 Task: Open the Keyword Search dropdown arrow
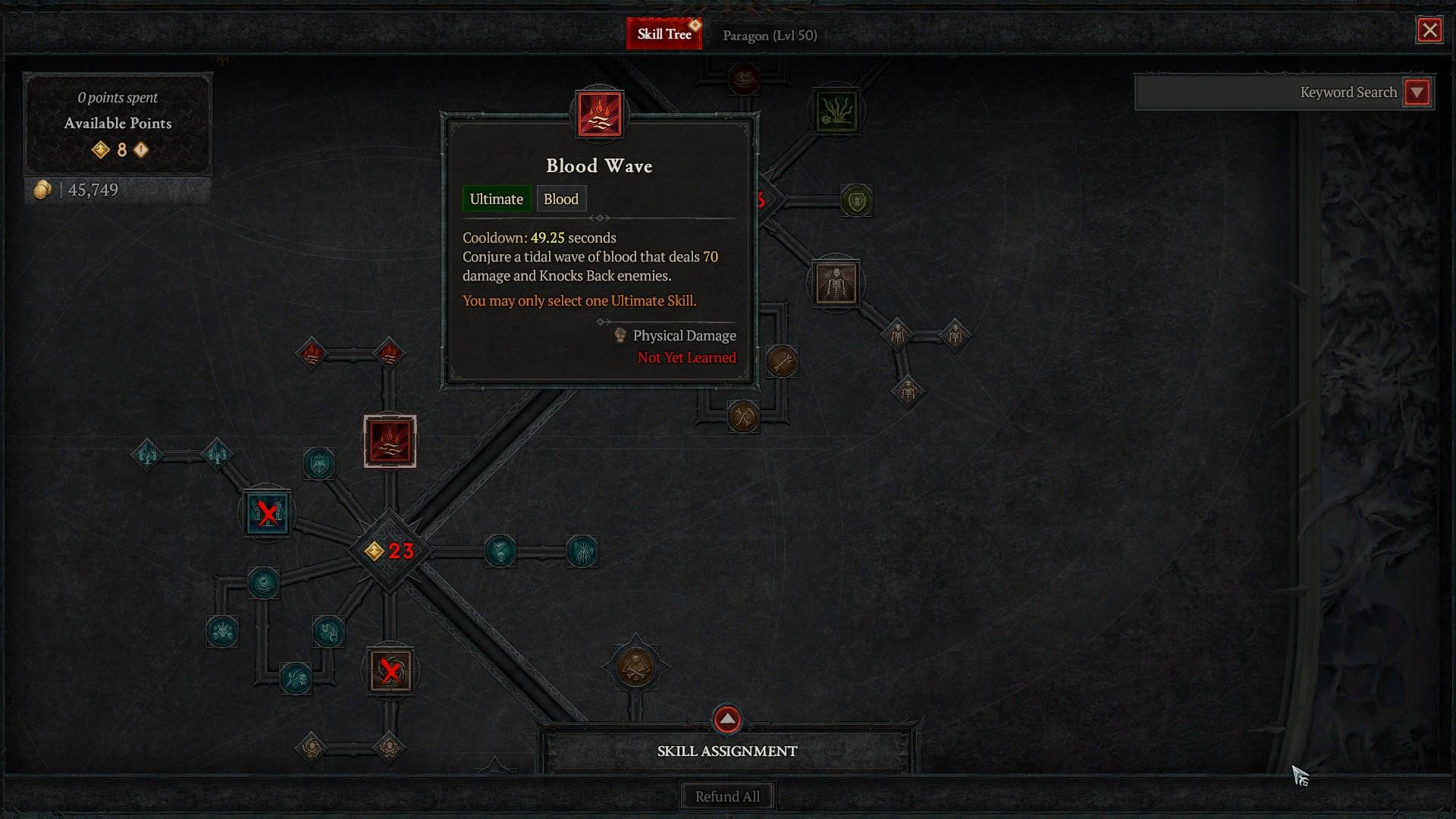(x=1417, y=93)
